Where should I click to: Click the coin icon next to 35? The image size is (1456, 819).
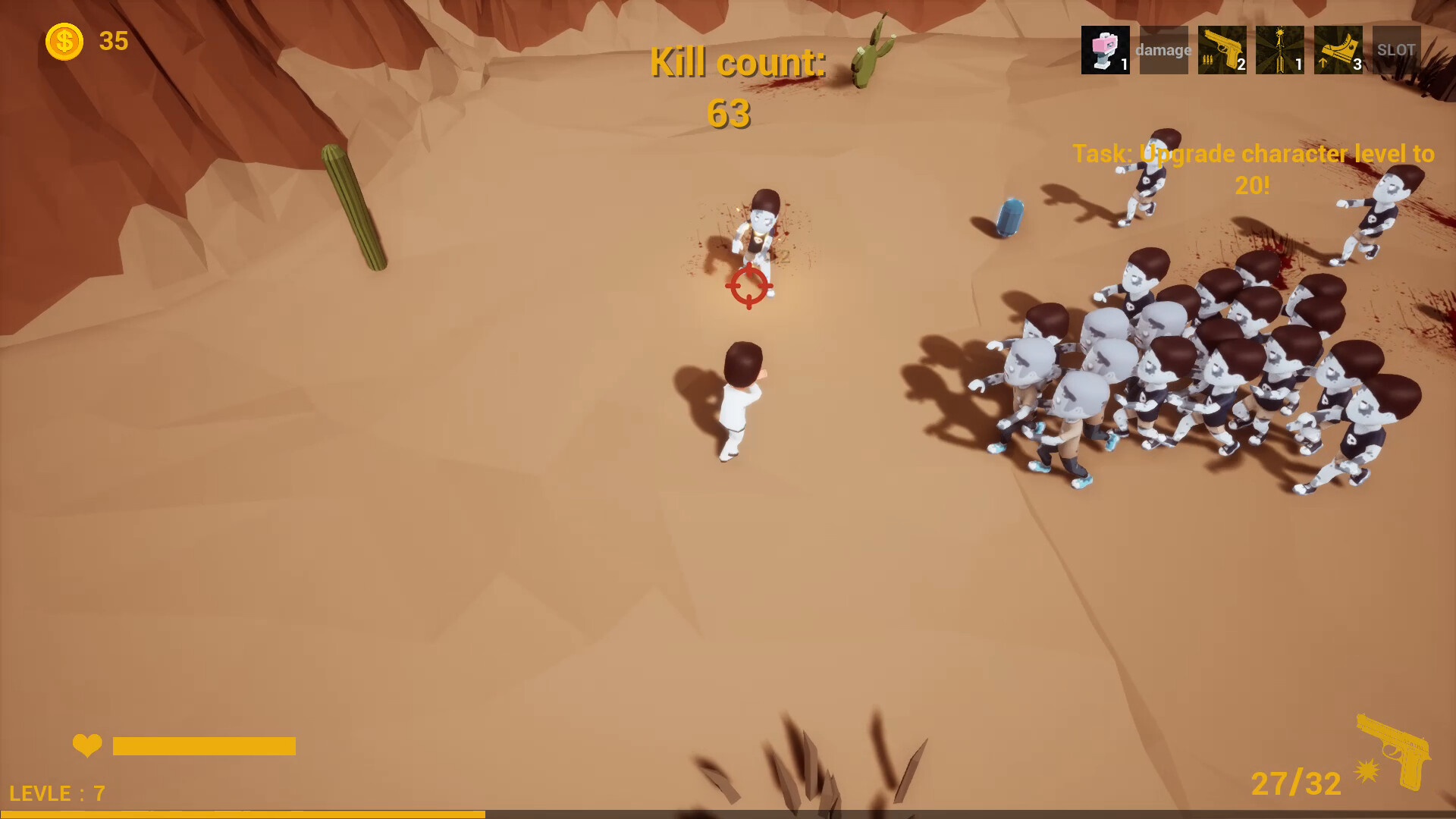click(x=64, y=41)
